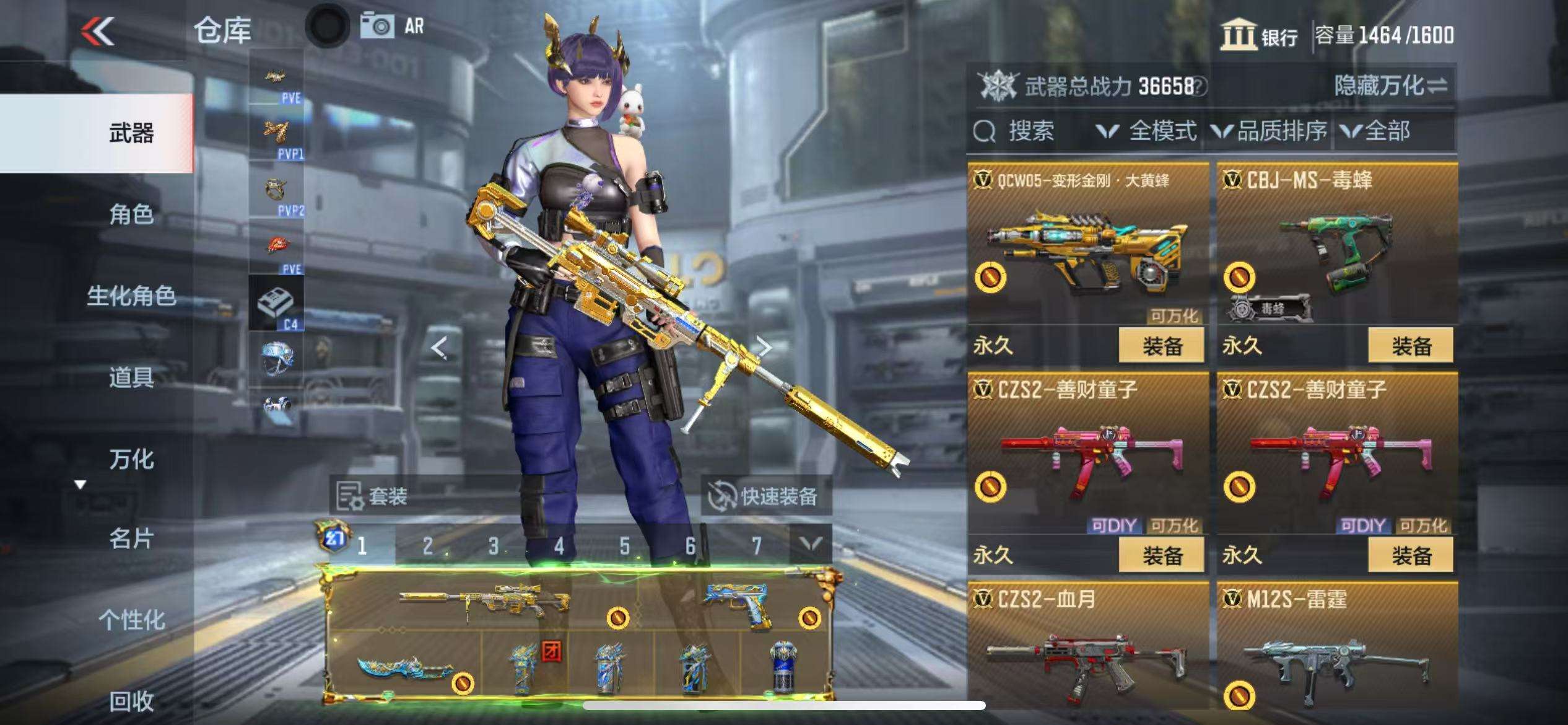Equip the QCW05 变形金刚·大黄蜂 weapon
The width and height of the screenshot is (1568, 725).
1161,346
